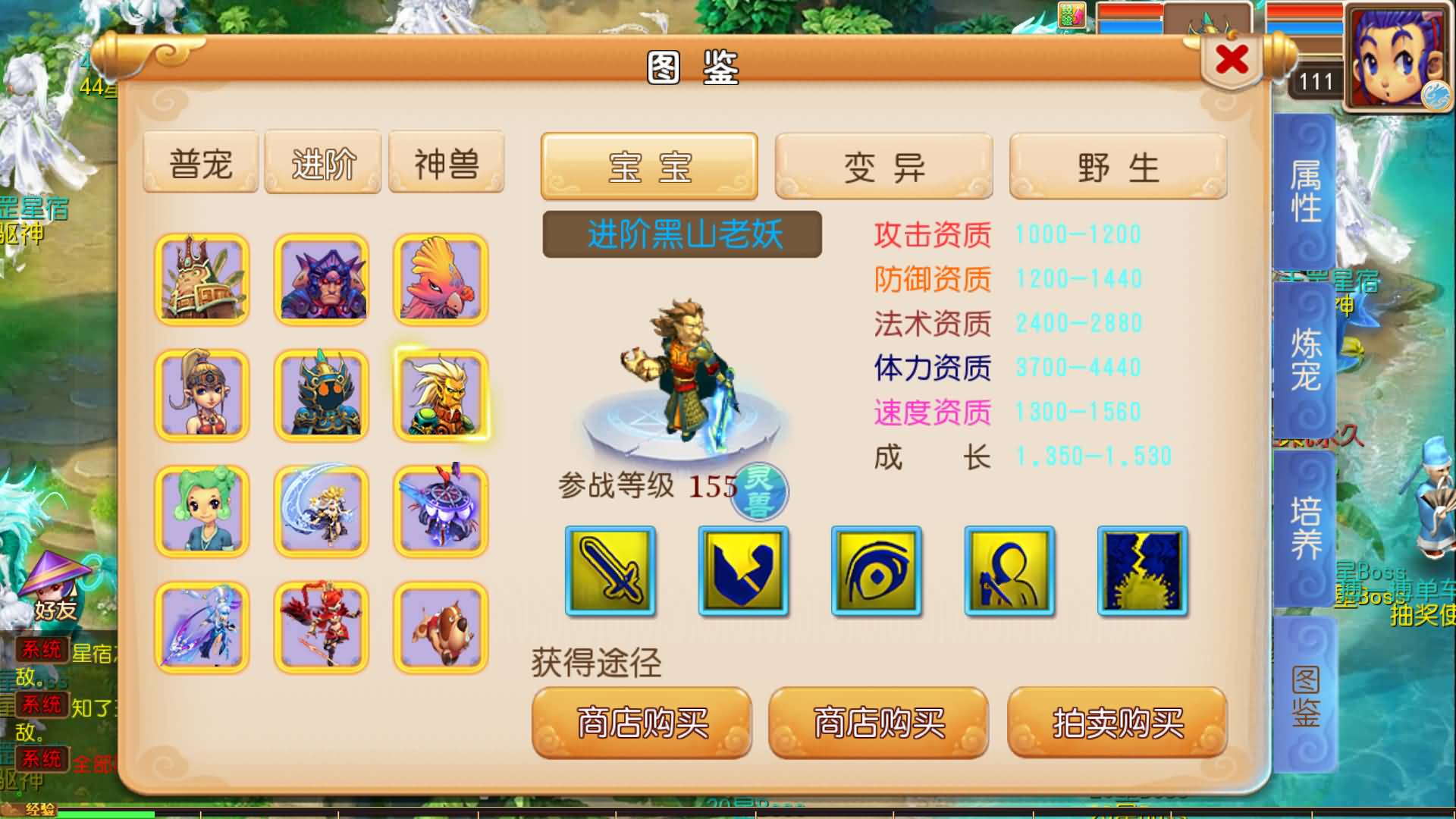This screenshot has height=819, width=1456.
Task: Select the crouching figure skill icon
Action: point(1009,571)
